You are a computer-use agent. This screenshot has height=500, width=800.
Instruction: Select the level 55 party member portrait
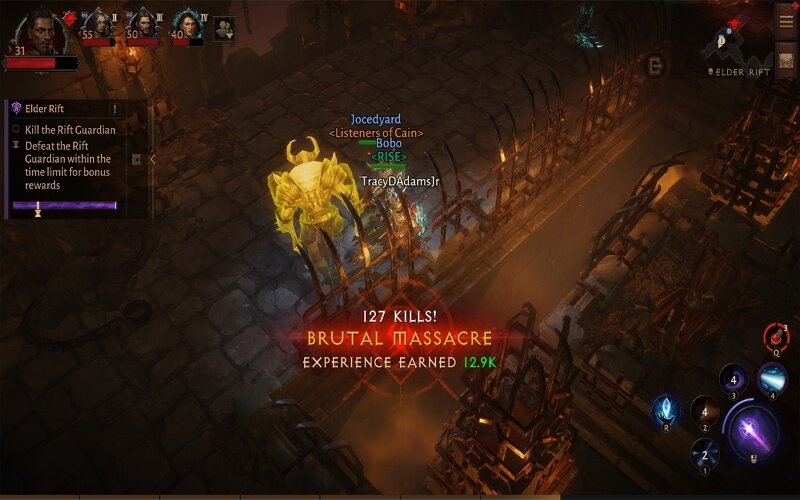pyautogui.click(x=99, y=24)
